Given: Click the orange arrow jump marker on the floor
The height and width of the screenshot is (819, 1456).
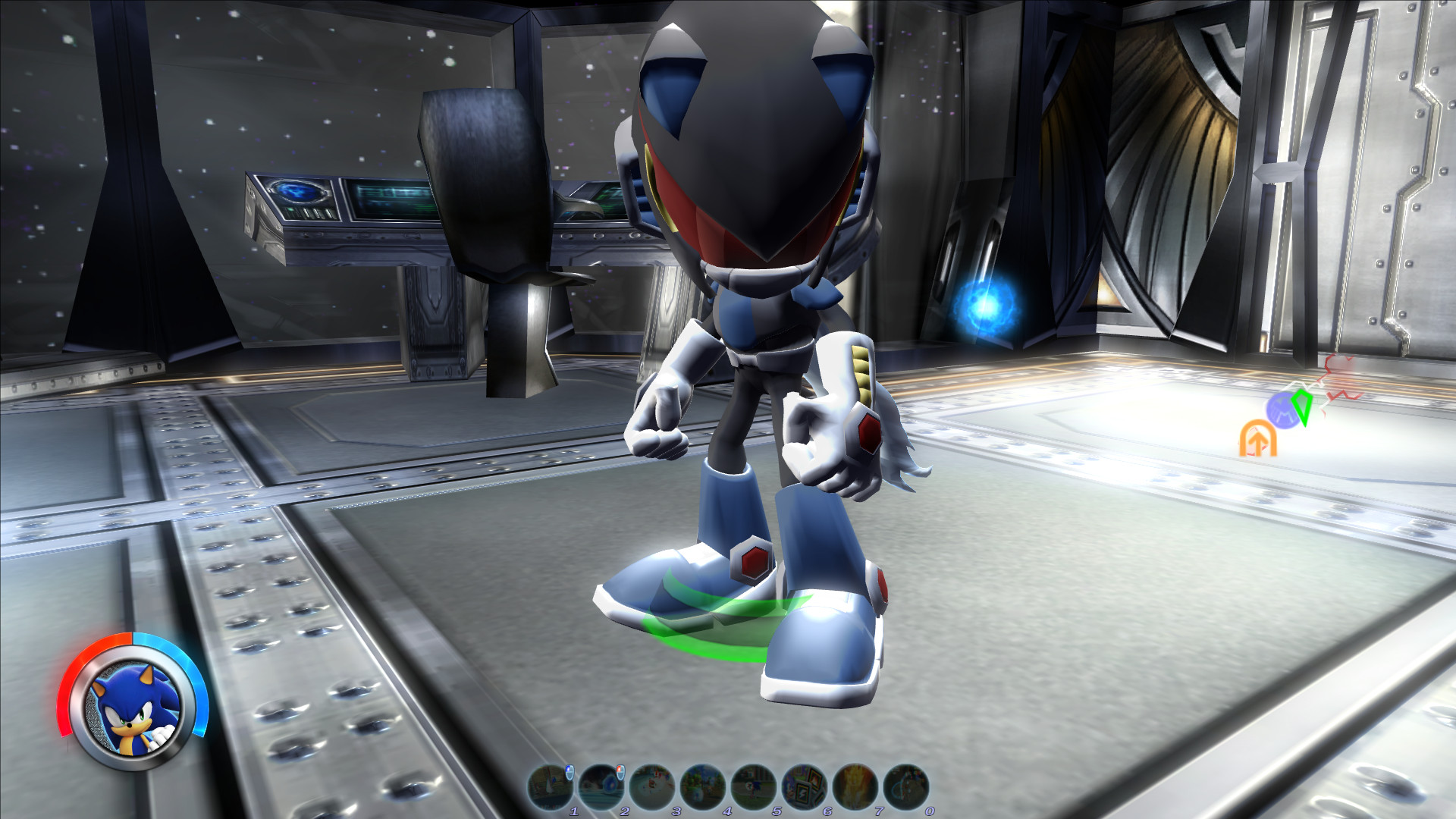Looking at the screenshot, I should (1258, 438).
